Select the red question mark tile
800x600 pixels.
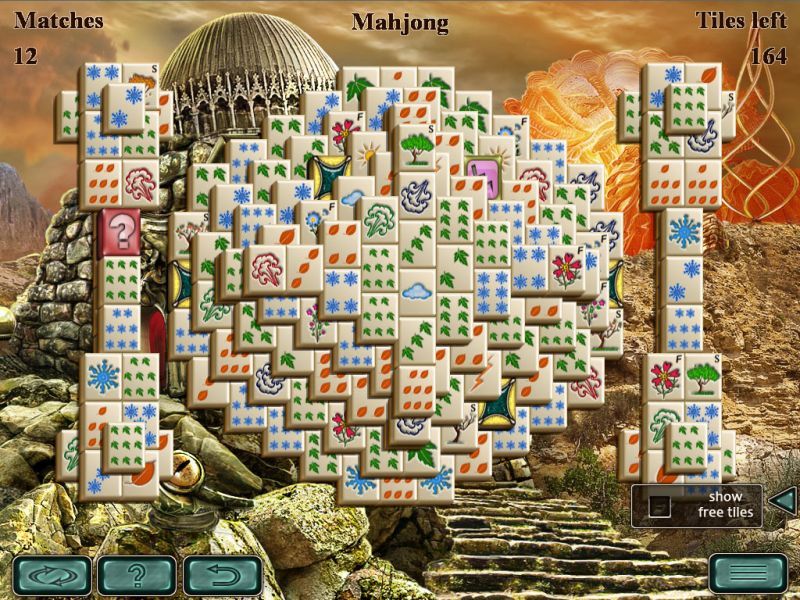click(x=122, y=232)
